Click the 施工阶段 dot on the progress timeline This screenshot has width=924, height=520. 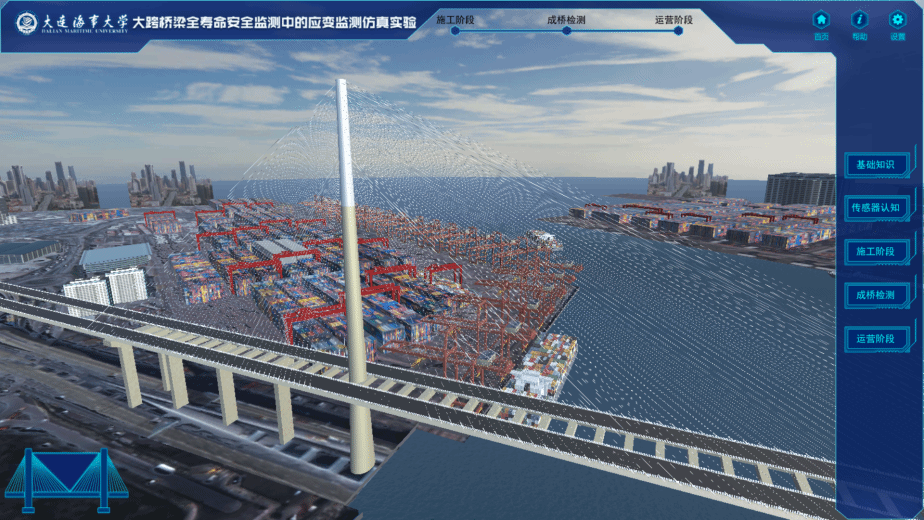coord(455,31)
